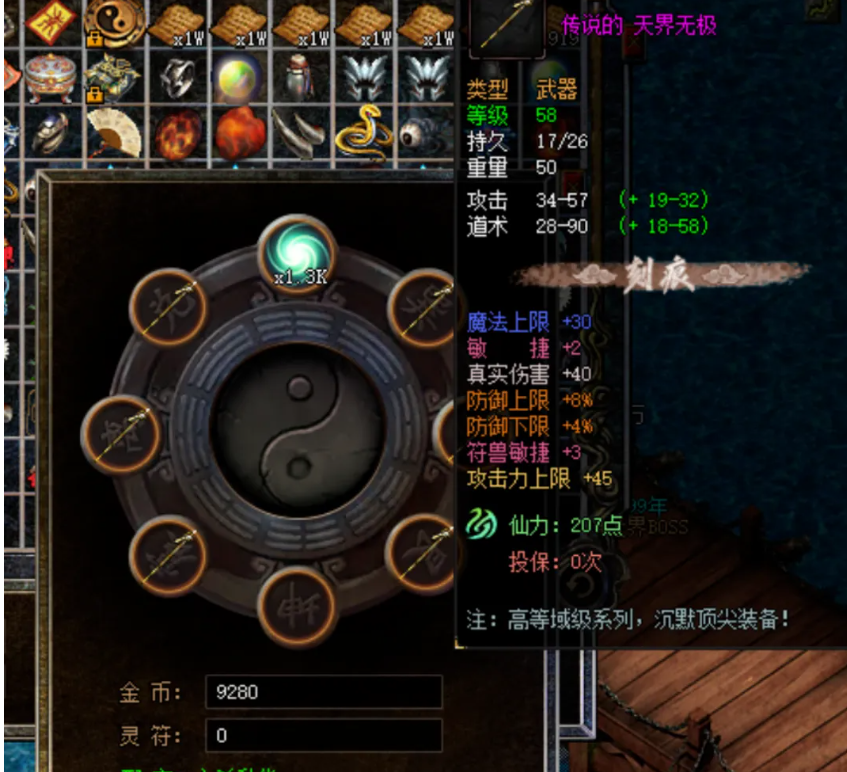Pick the silver ring item
Image resolution: width=847 pixels, height=772 pixels.
pos(177,76)
